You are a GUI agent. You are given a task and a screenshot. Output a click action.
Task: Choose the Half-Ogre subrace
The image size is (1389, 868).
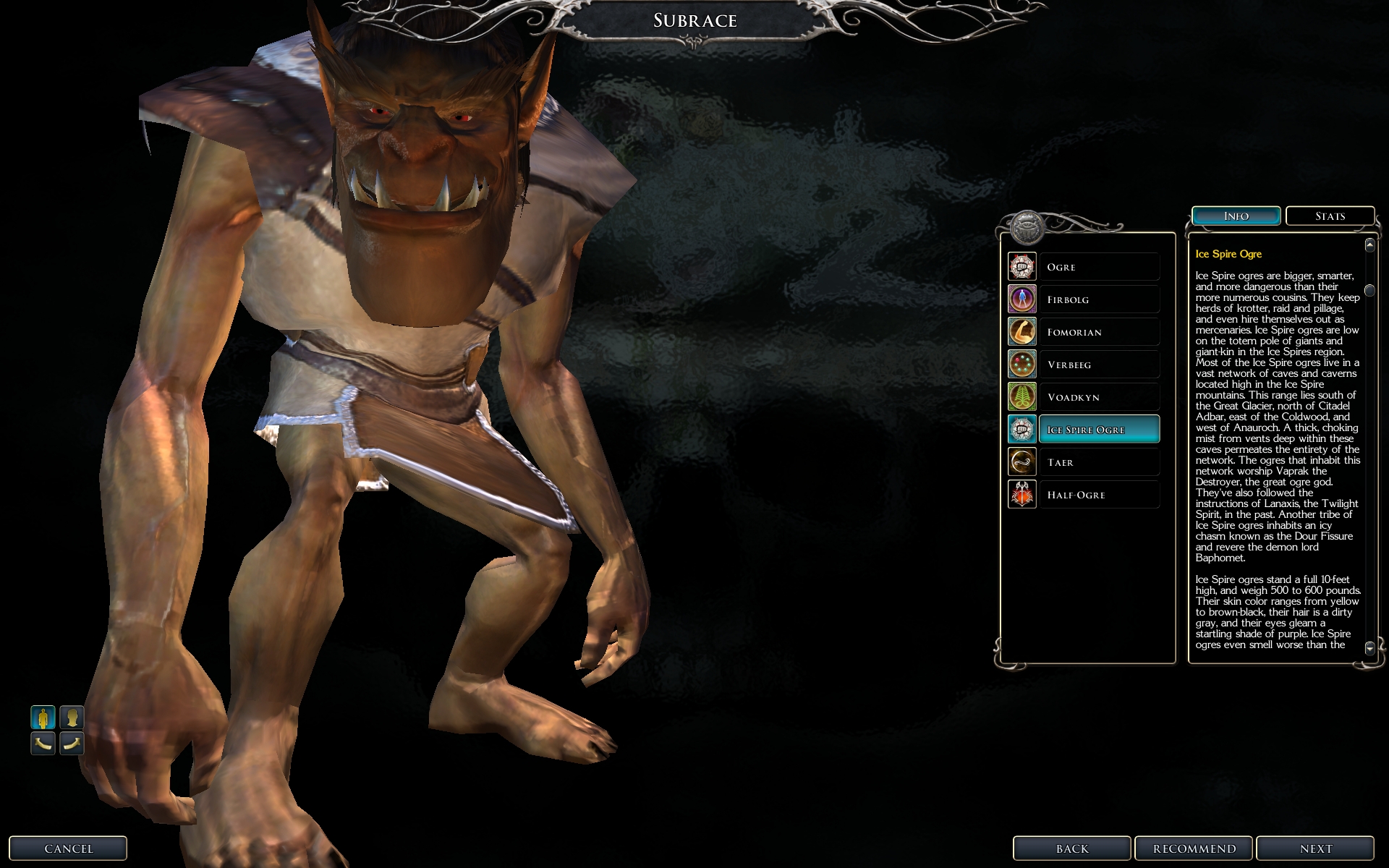click(1098, 495)
